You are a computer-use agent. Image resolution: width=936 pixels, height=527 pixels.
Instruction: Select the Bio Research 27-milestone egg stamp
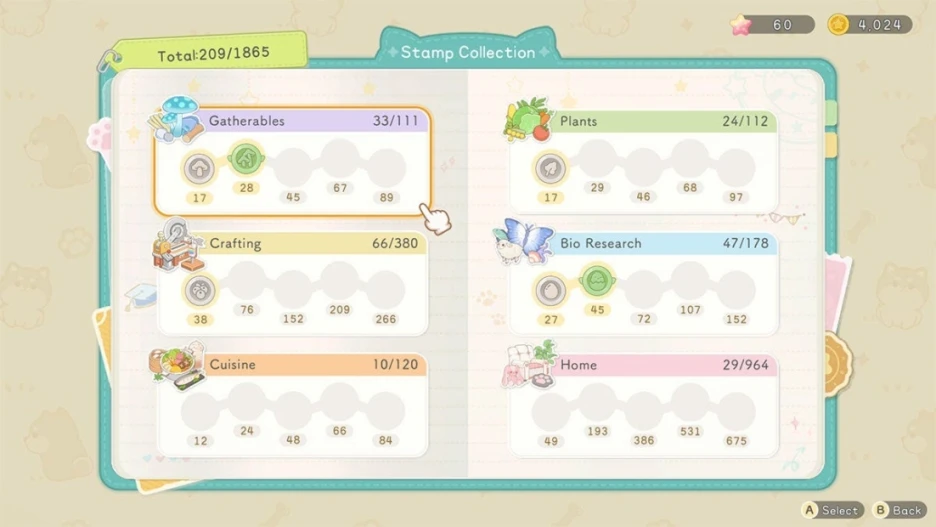pos(549,290)
